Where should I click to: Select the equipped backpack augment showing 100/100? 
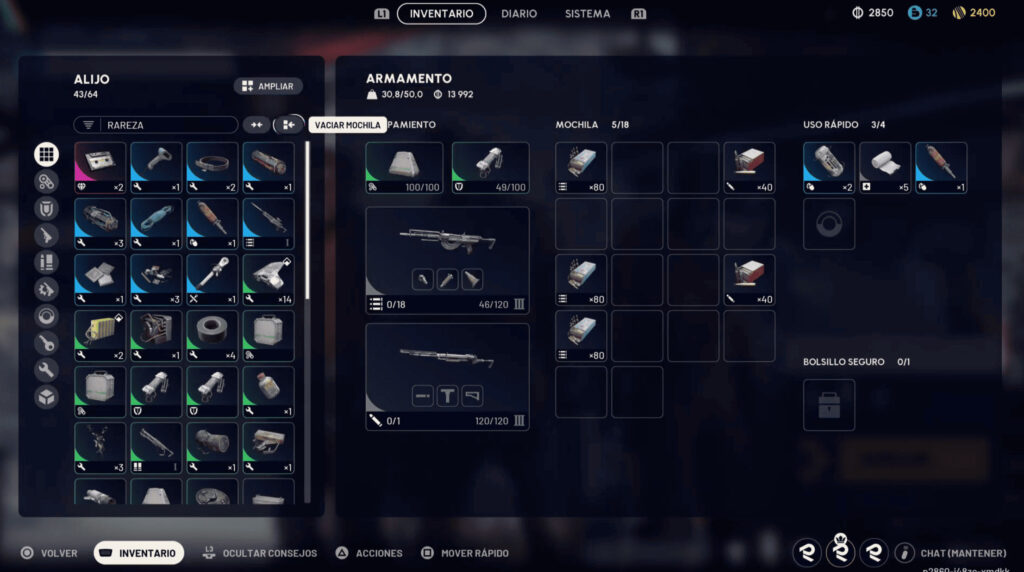404,168
